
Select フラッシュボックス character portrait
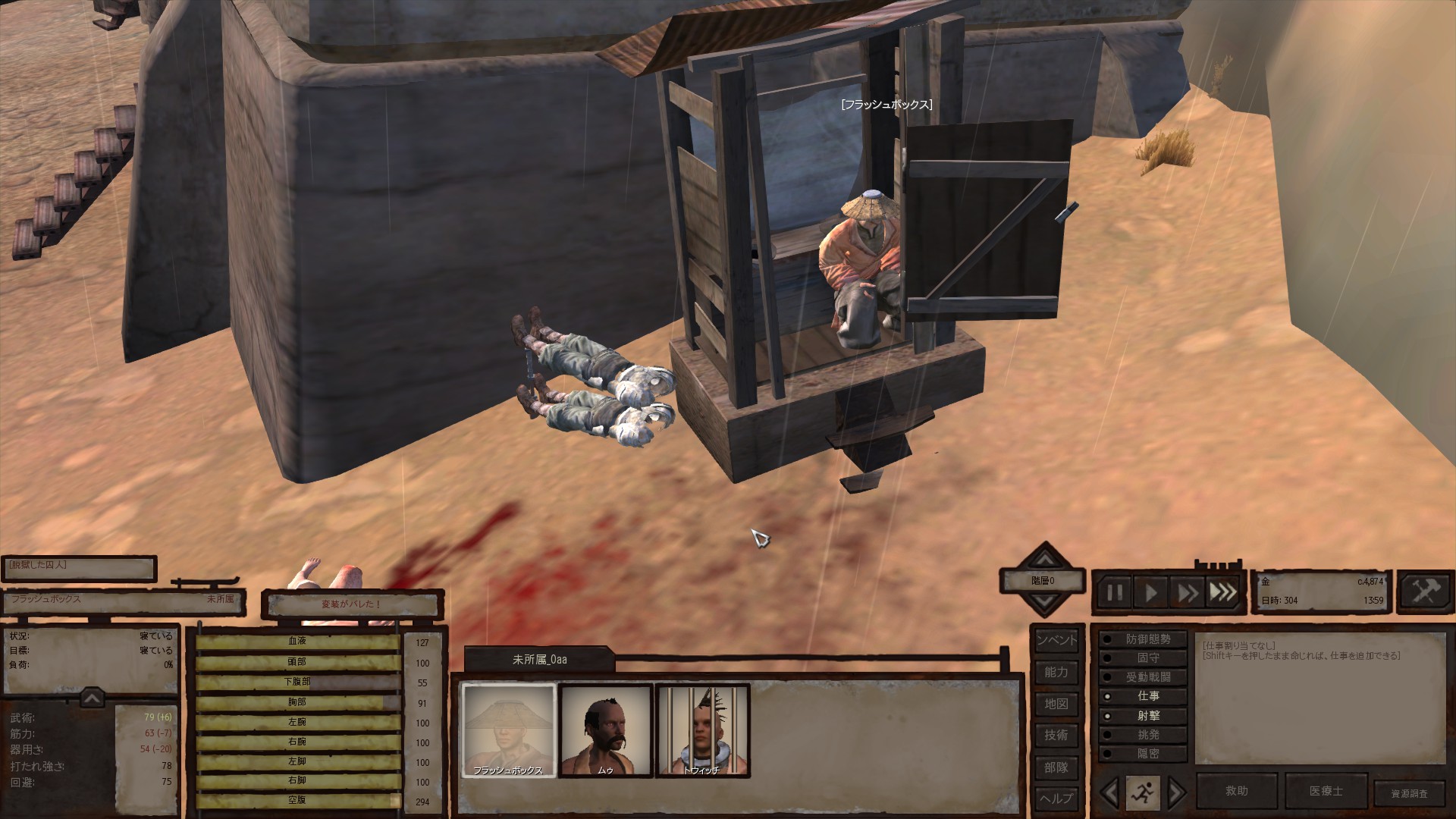coord(508,730)
